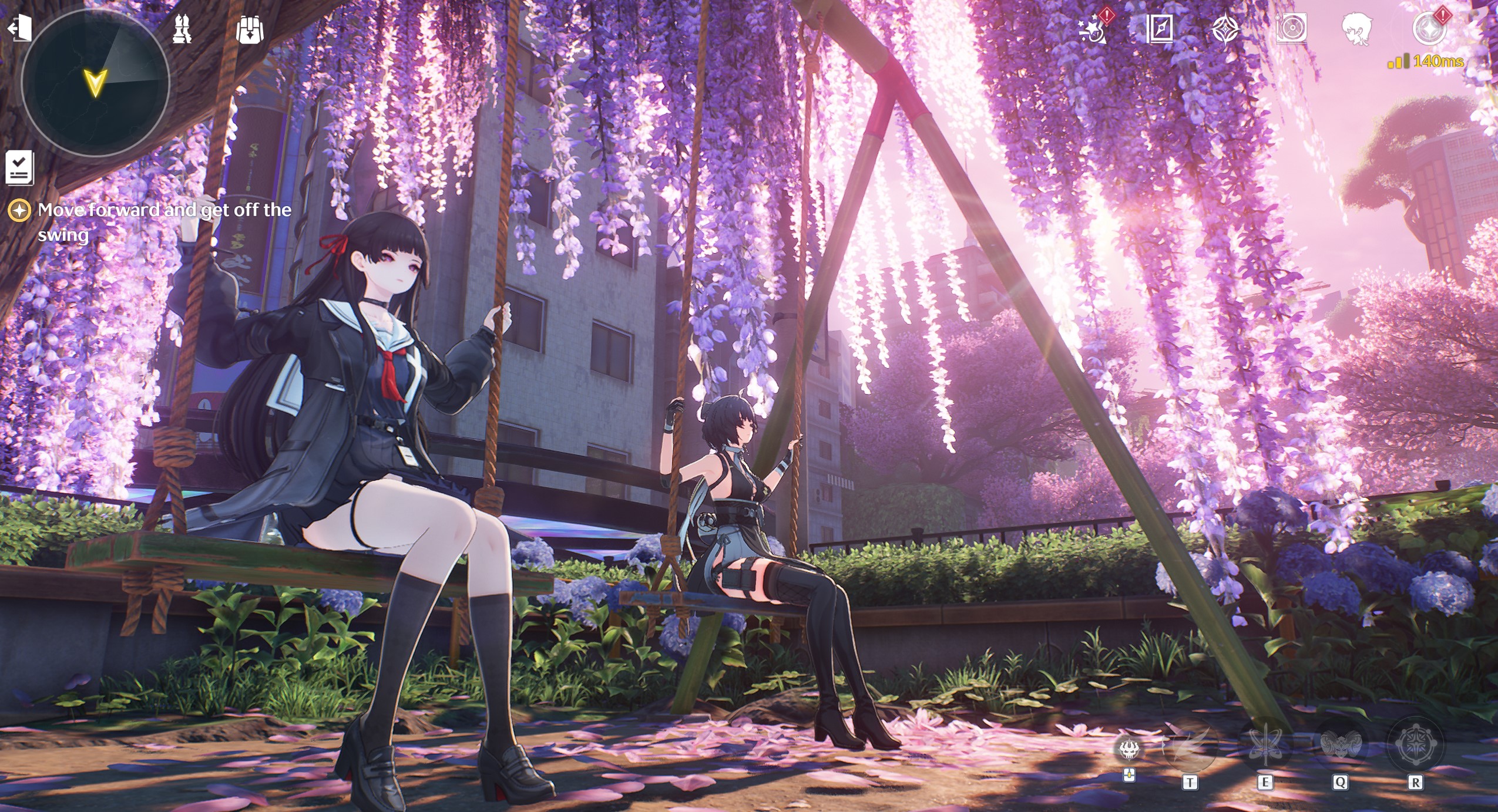1498x812 pixels.
Task: Click the four-pointed star emblem icon
Action: [x=1226, y=28]
